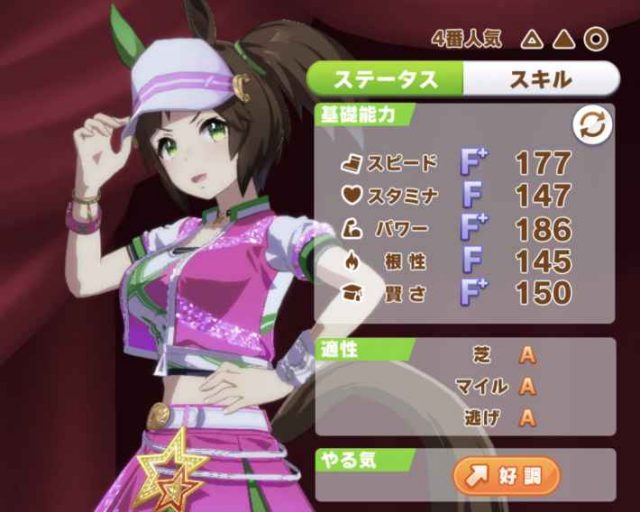Toggle the stats refresh arrows icon

click(x=588, y=125)
